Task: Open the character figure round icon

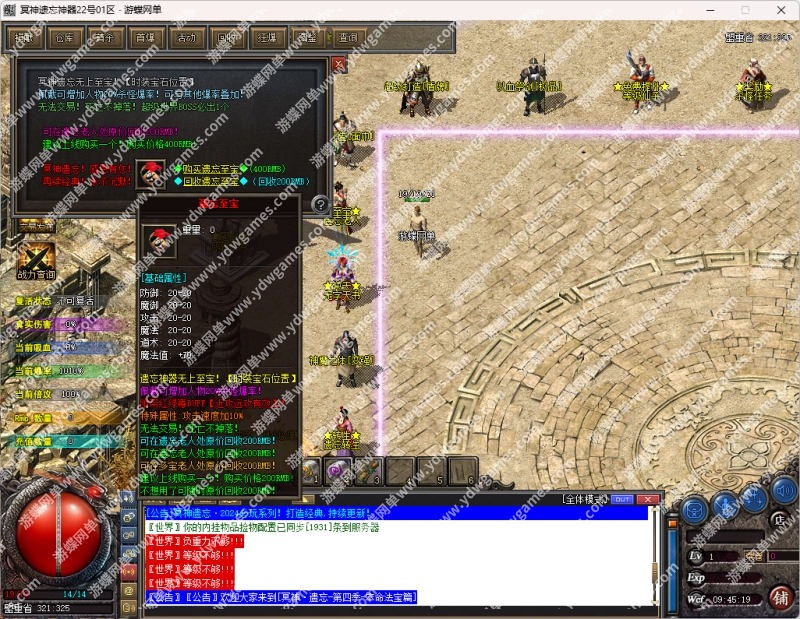Action: [724, 503]
